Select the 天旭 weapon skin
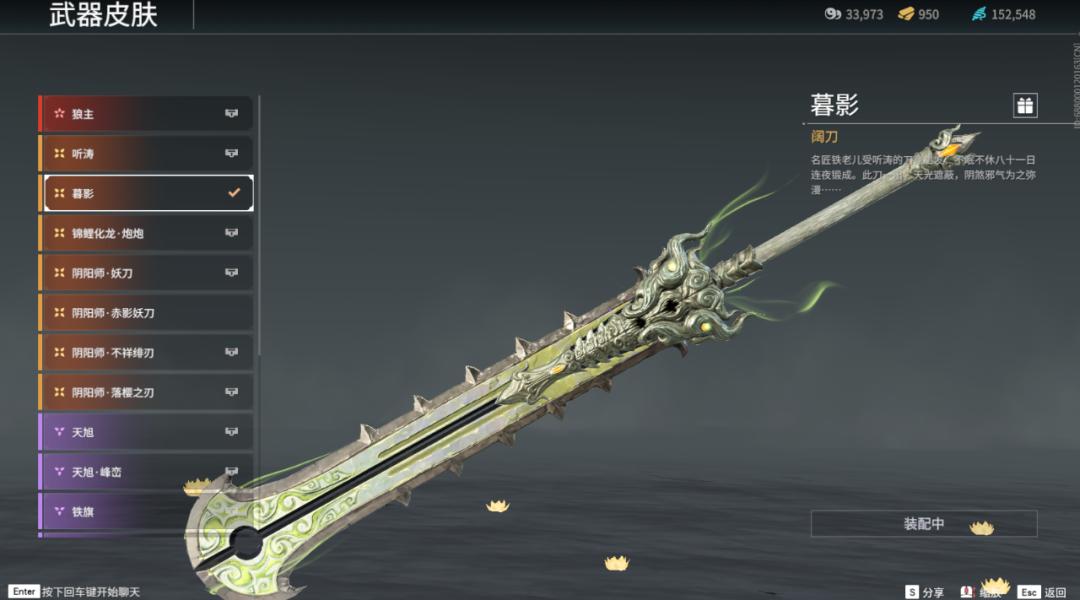This screenshot has height=600, width=1080. click(146, 432)
